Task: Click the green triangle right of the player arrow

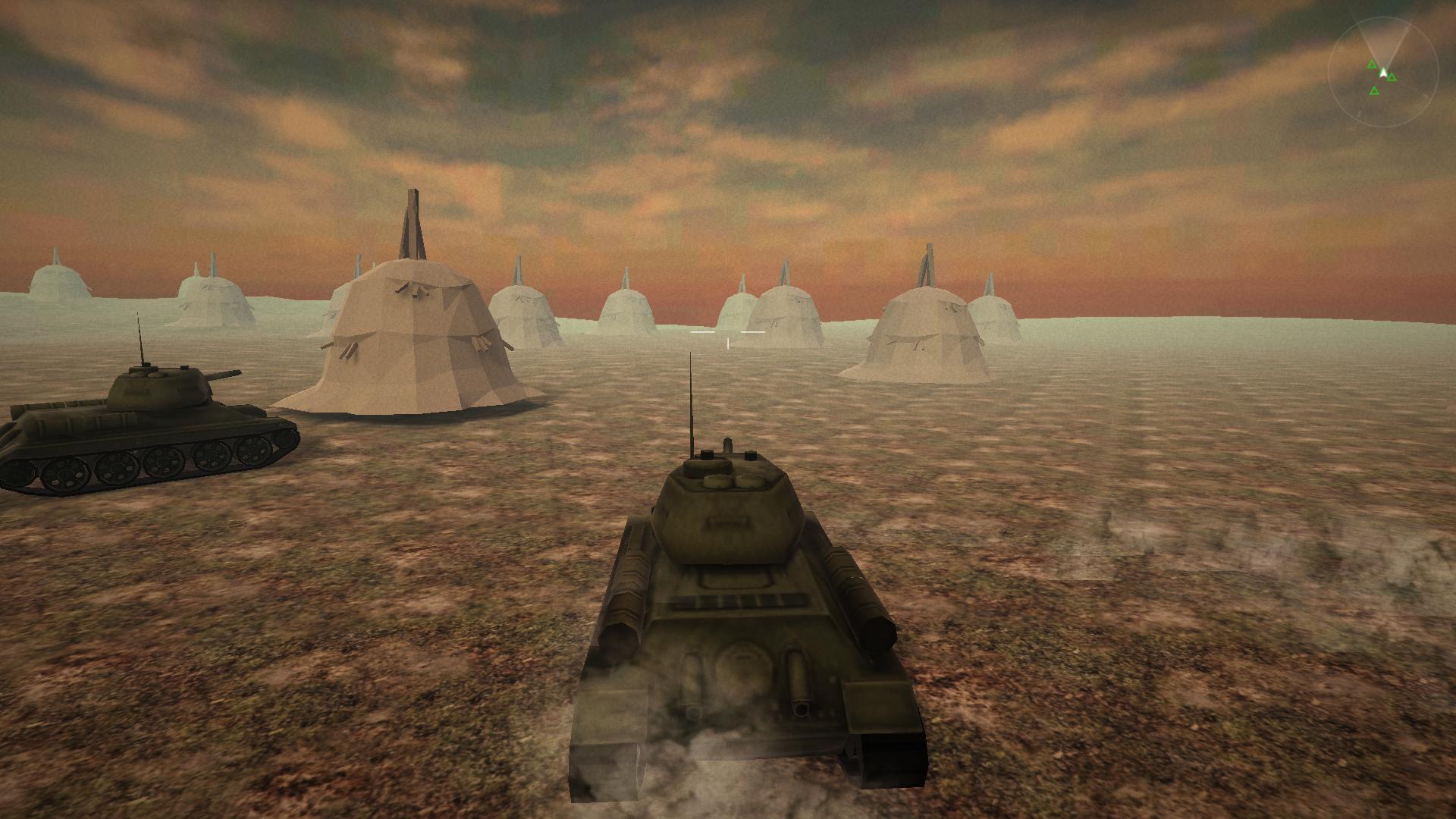Action: (x=1392, y=77)
